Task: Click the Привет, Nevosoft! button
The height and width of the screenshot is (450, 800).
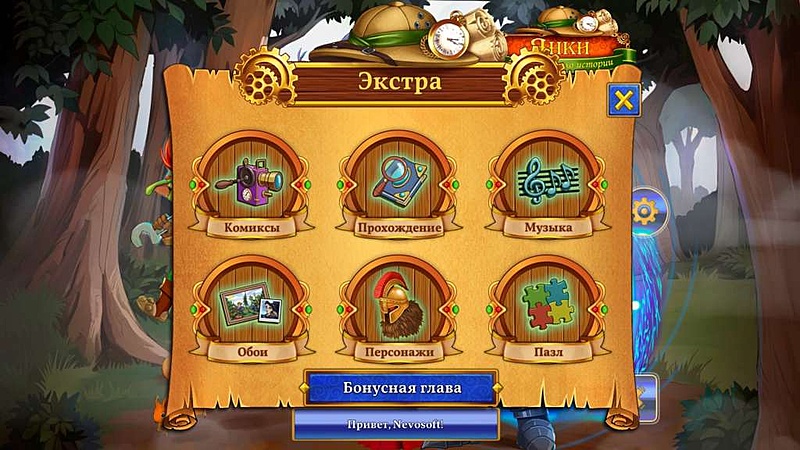Action: pos(396,423)
